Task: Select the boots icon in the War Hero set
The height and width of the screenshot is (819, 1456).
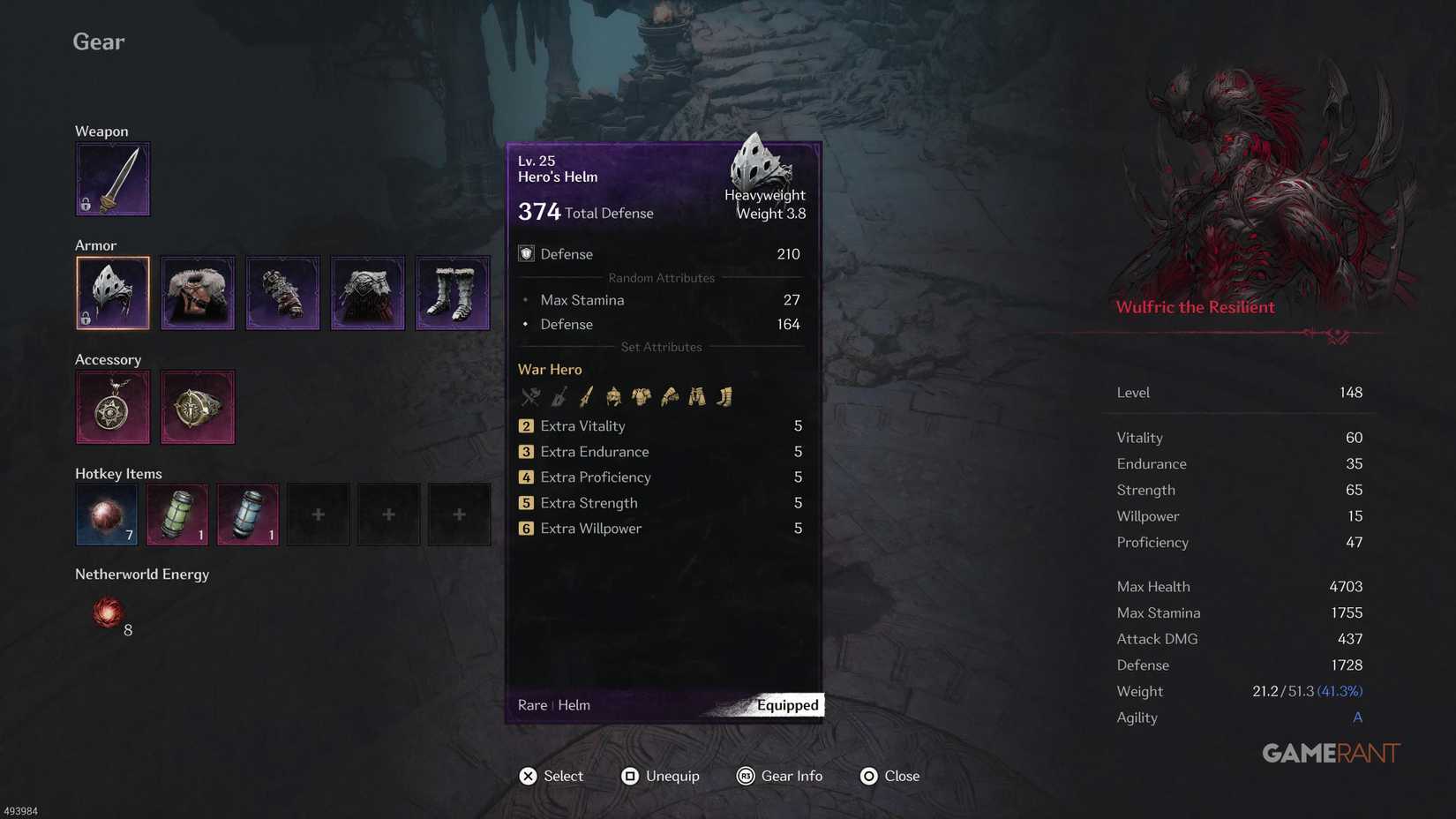Action: [724, 396]
